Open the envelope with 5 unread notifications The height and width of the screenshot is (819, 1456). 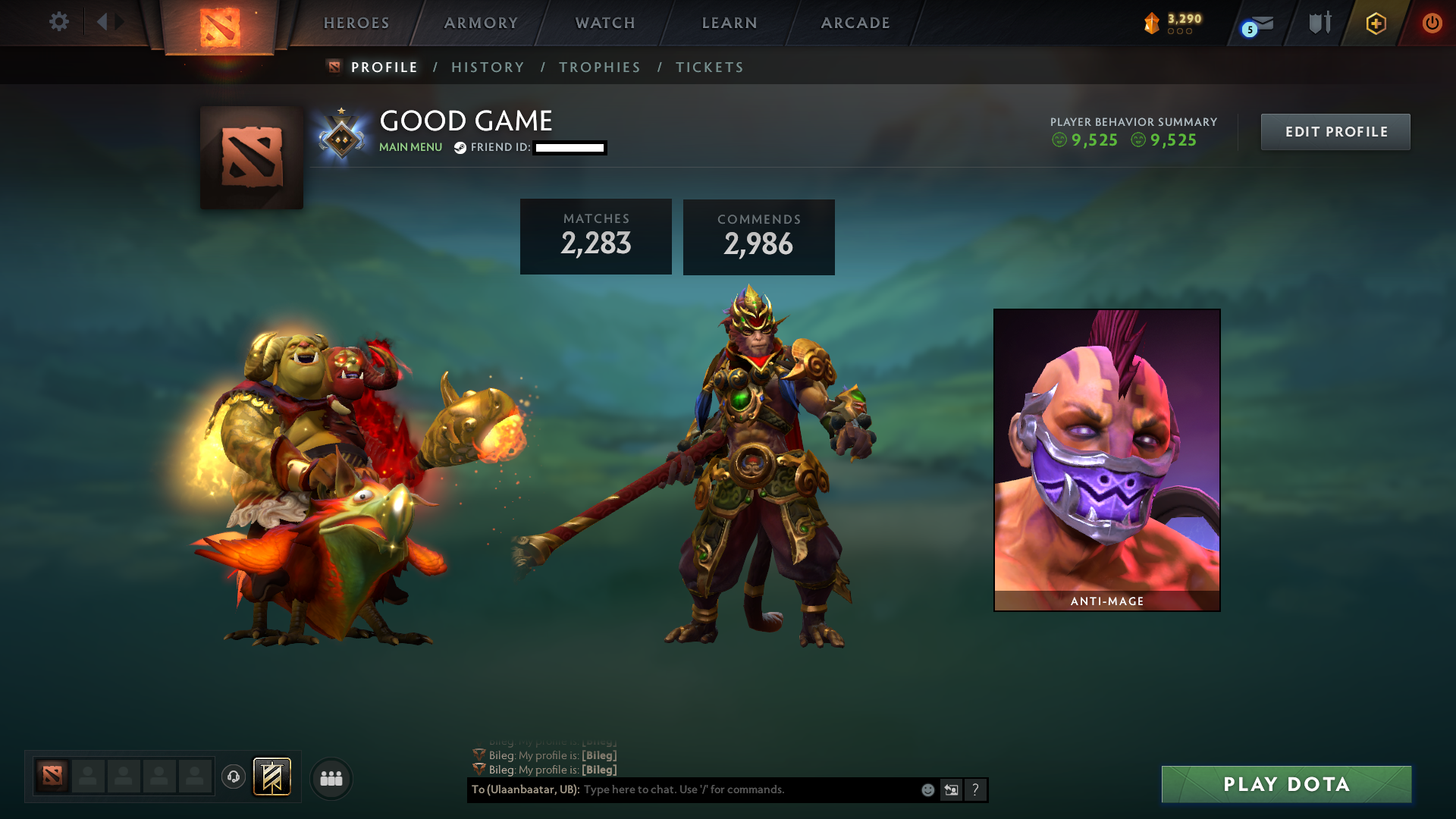pos(1259,23)
